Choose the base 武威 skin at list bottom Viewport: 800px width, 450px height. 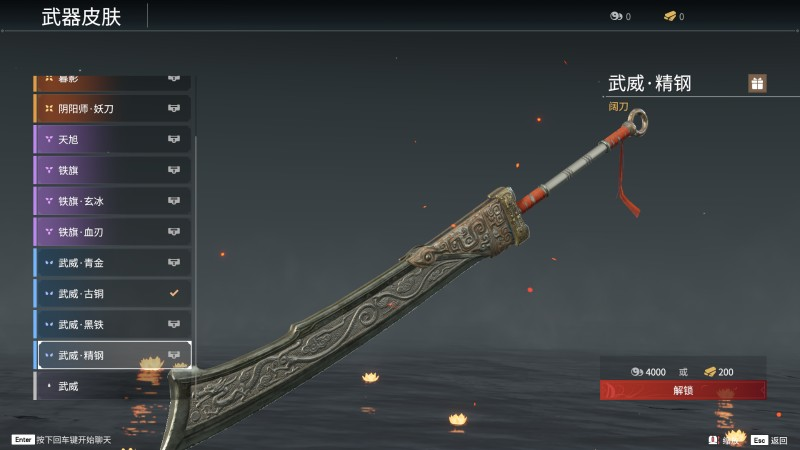112,386
